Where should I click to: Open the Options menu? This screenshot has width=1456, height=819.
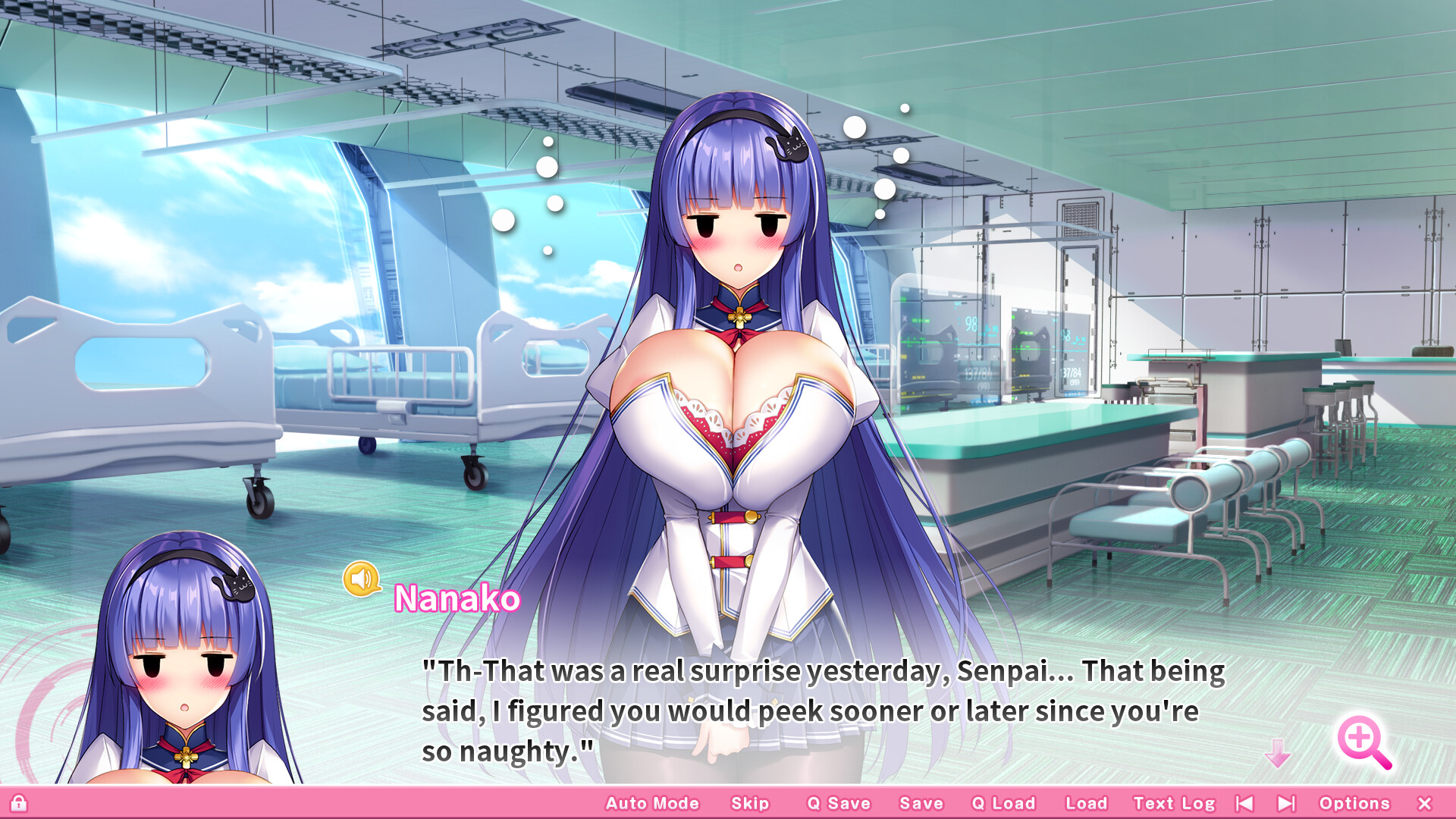1357,803
